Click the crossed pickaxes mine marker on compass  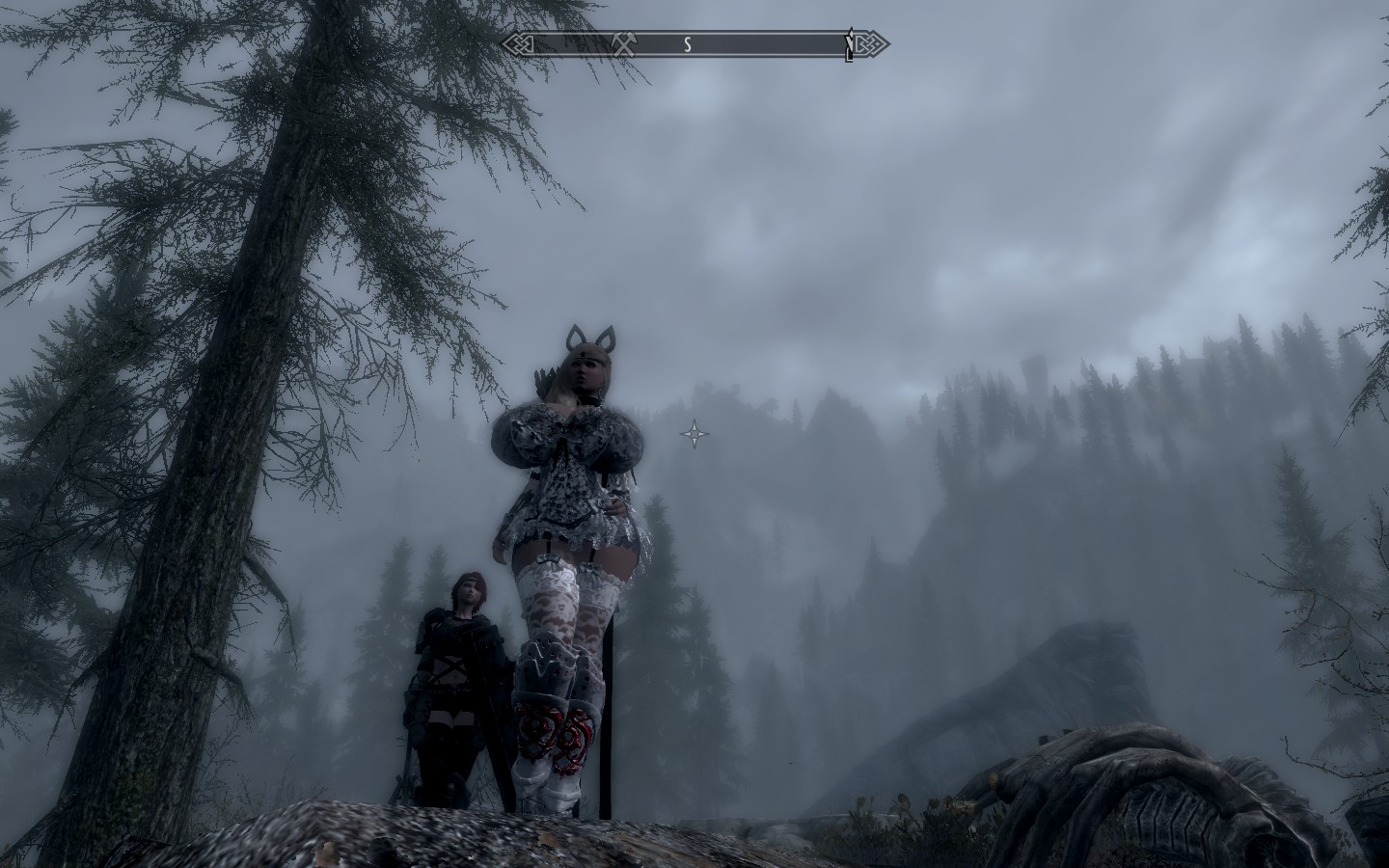tap(622, 43)
